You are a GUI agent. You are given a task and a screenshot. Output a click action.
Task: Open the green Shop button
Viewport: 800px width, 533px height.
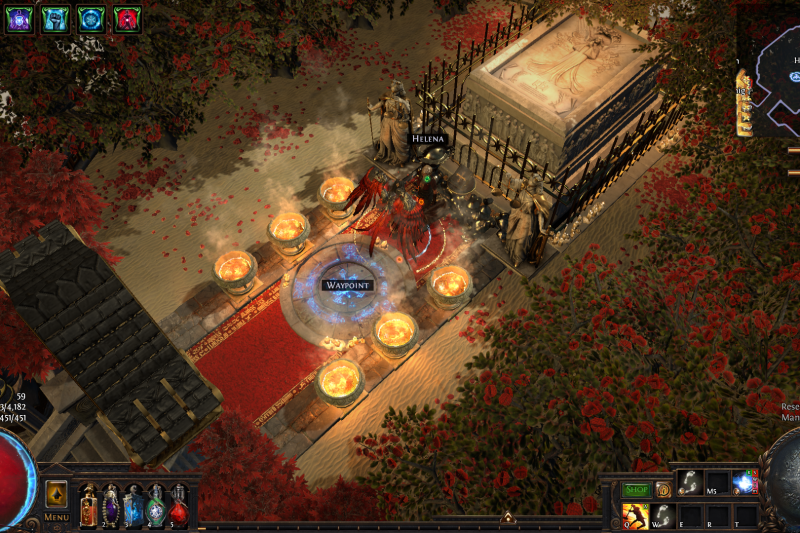click(x=637, y=490)
